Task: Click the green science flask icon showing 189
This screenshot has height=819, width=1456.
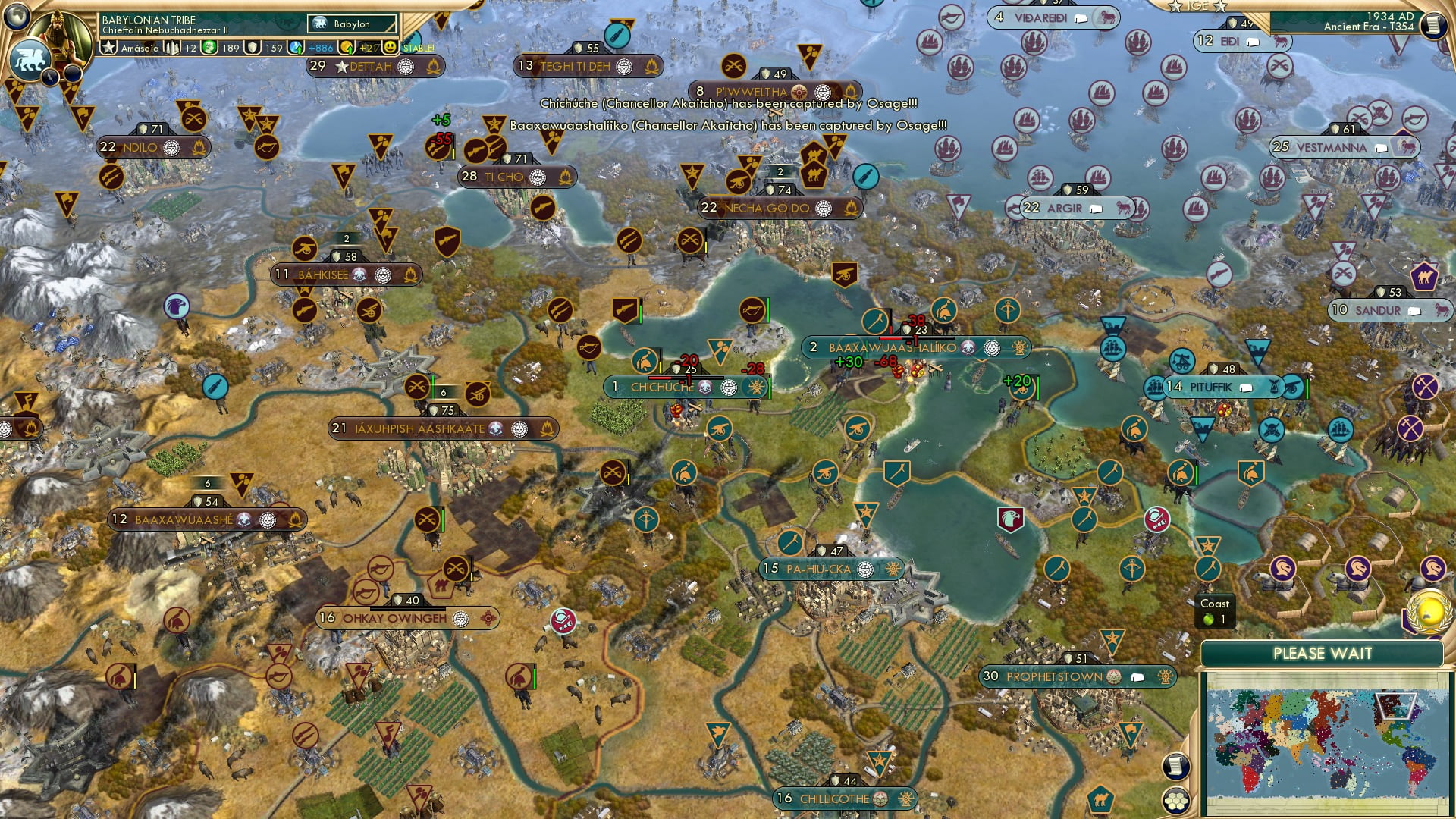Action: click(x=210, y=48)
